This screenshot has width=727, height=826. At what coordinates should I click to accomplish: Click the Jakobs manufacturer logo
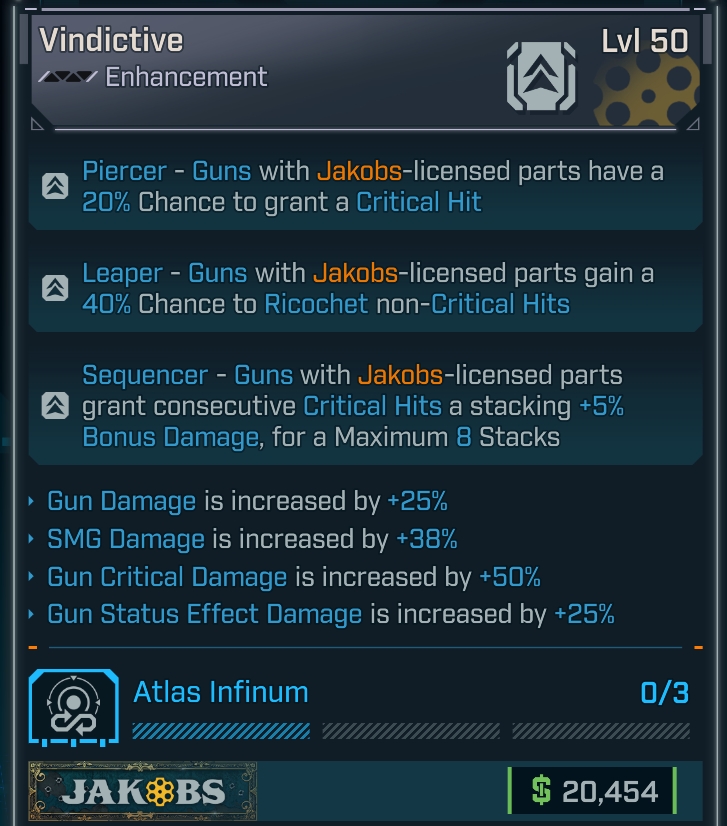tap(142, 792)
